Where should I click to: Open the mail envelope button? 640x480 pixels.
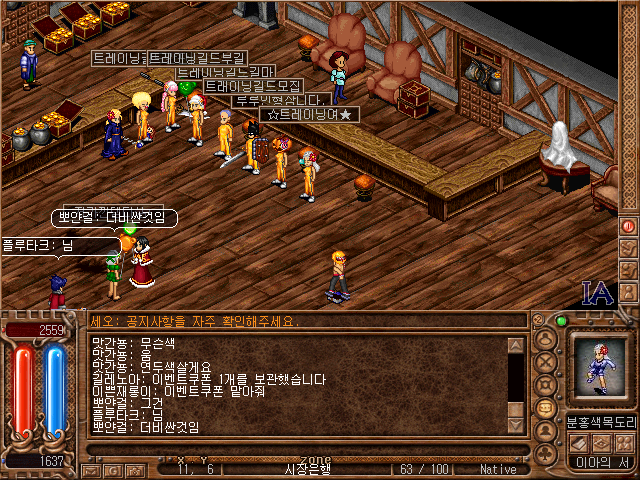[89, 468]
